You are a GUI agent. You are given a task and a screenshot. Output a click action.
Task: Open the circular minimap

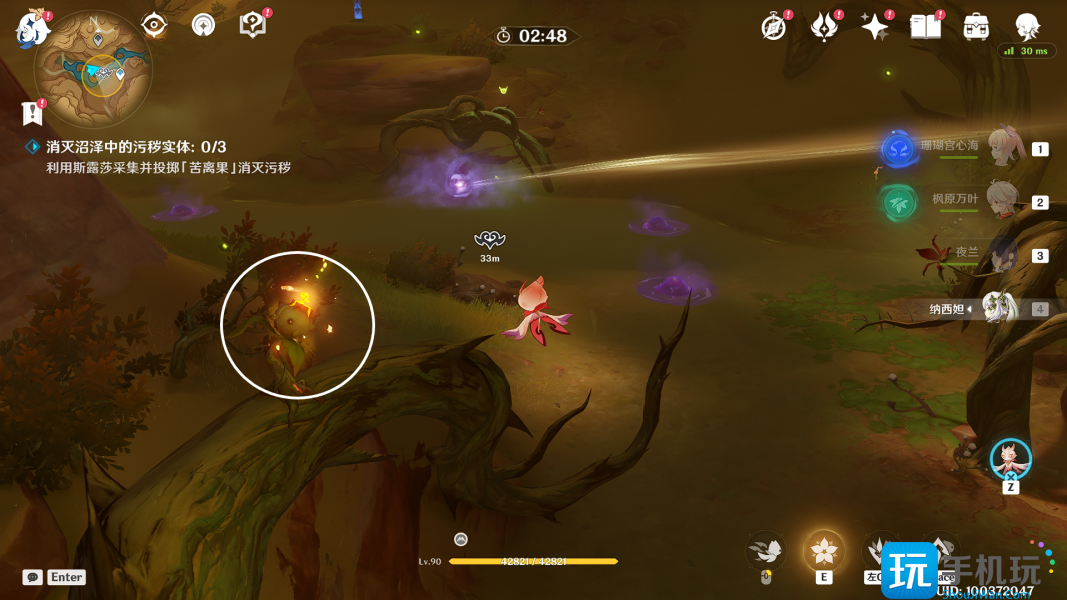pyautogui.click(x=93, y=70)
